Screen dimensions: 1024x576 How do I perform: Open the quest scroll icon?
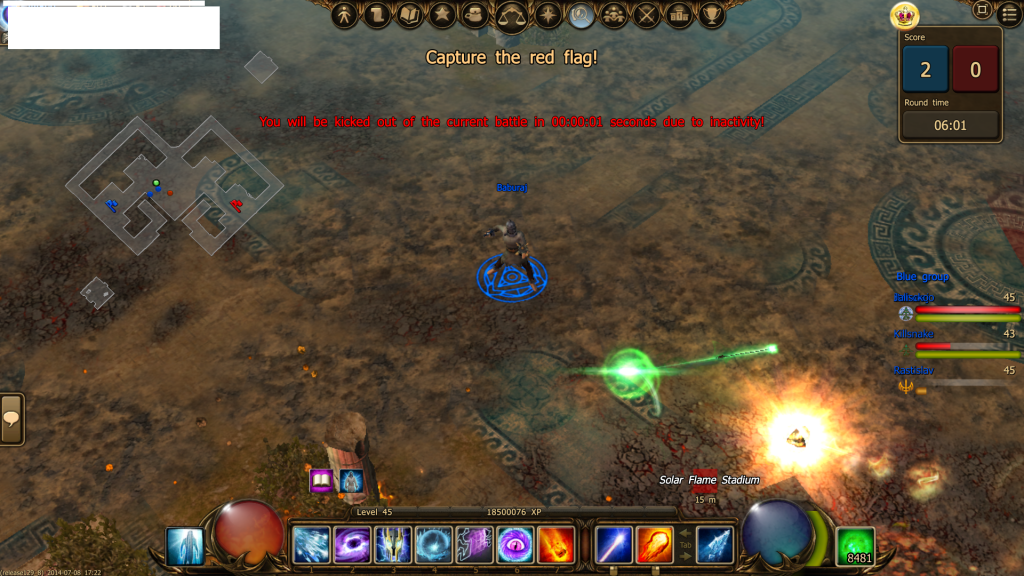coord(377,15)
